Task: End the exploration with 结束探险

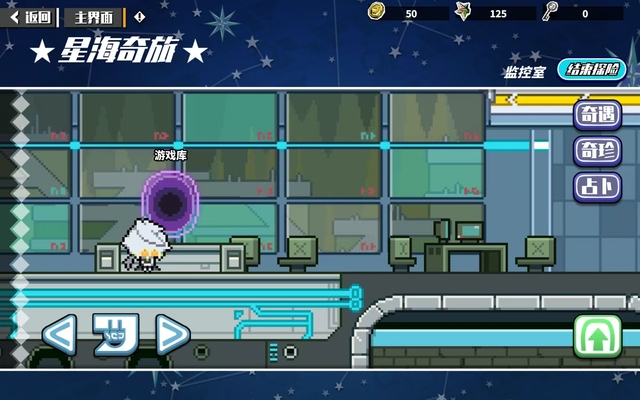Action: tap(591, 70)
